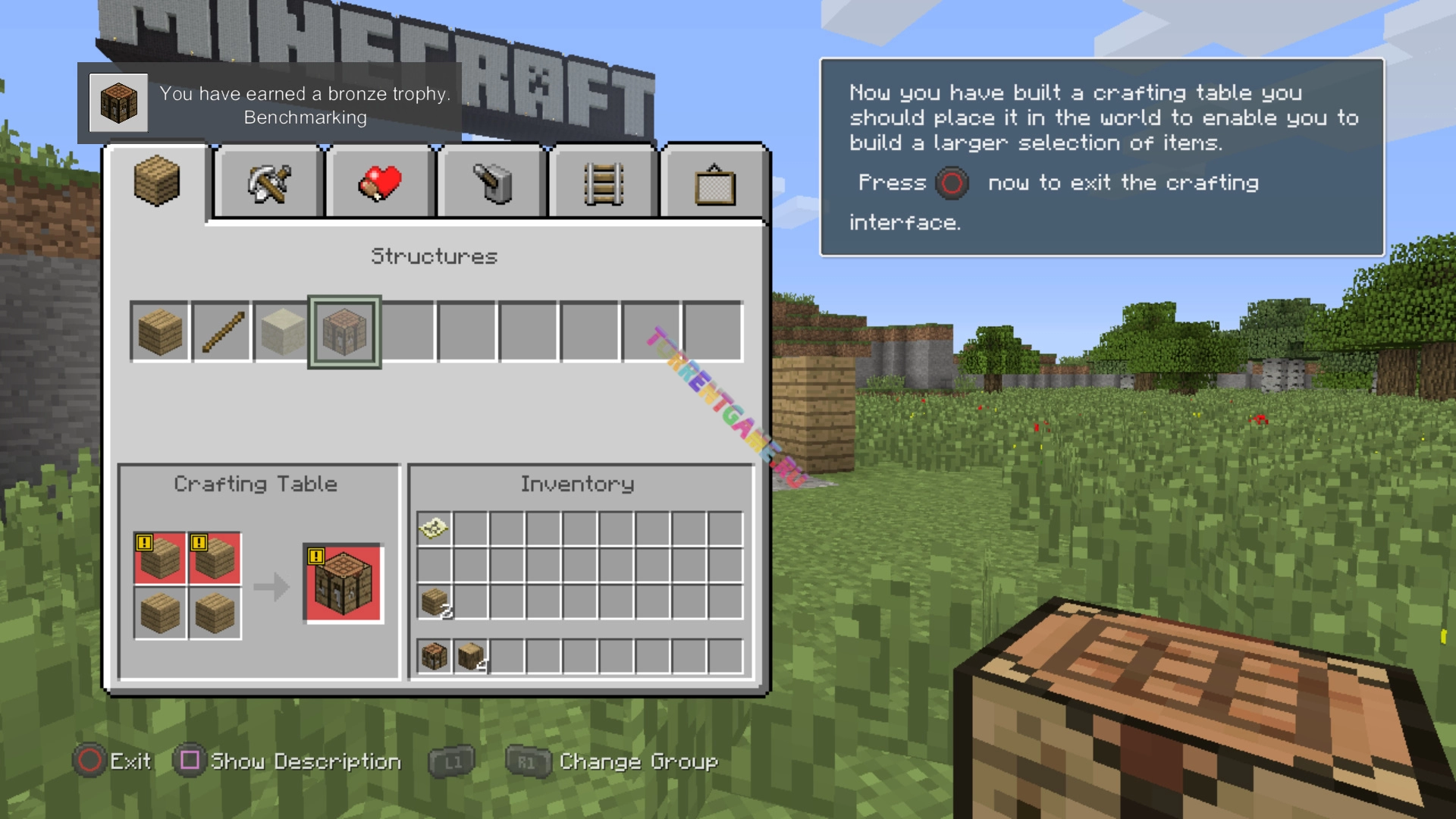The height and width of the screenshot is (819, 1456).
Task: Select the wooden planks Structures tab
Action: 157,183
